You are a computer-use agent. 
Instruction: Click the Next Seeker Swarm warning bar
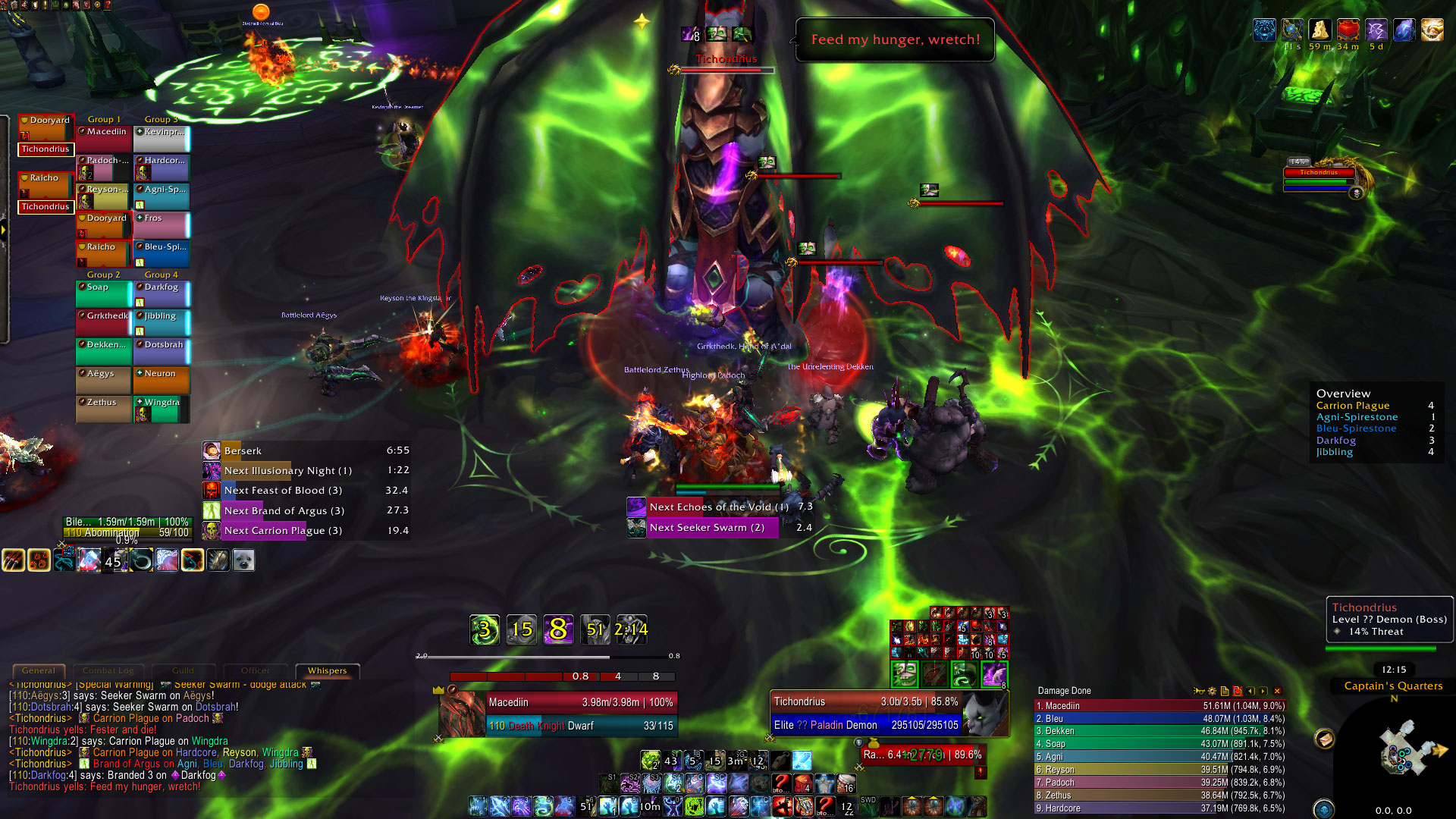pos(712,527)
